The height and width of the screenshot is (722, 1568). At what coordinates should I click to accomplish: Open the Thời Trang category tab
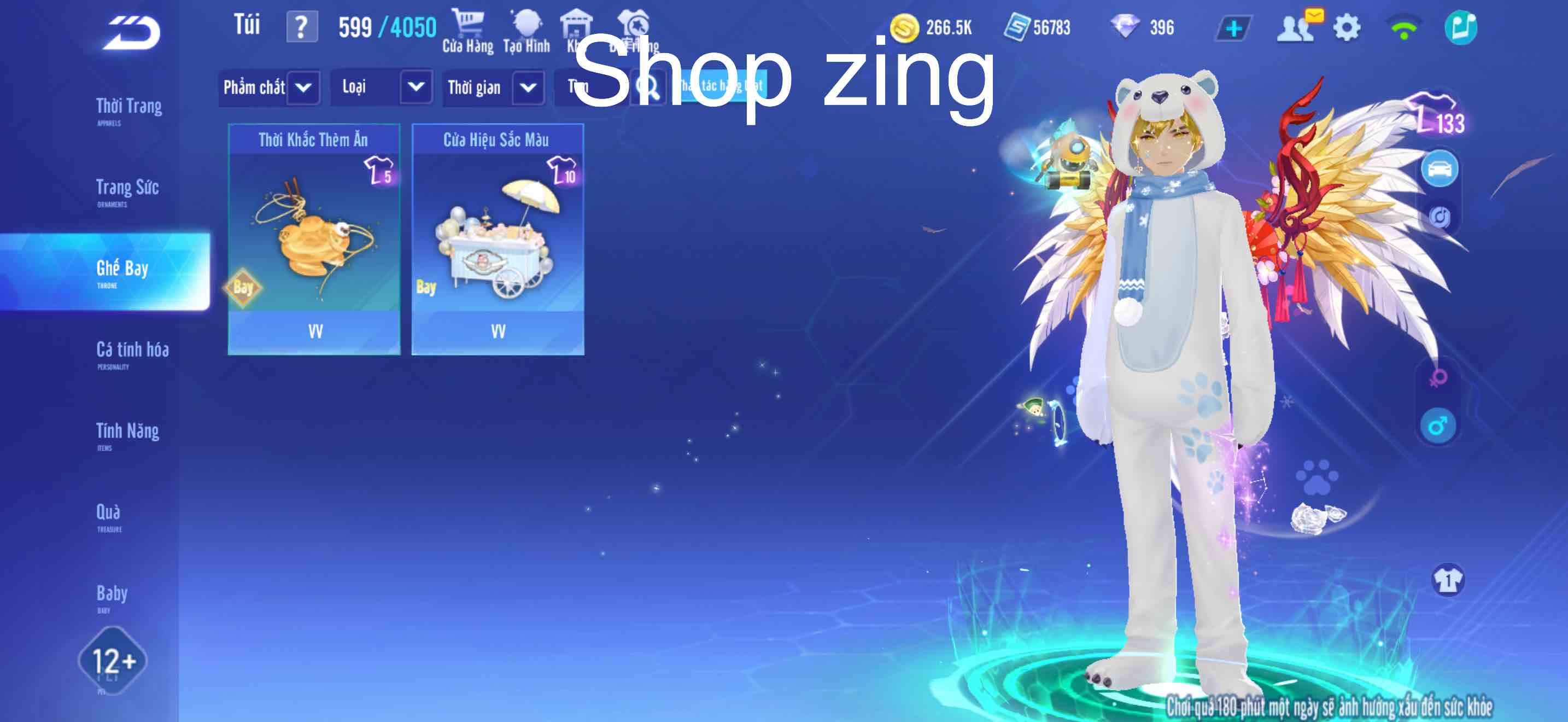(x=128, y=107)
